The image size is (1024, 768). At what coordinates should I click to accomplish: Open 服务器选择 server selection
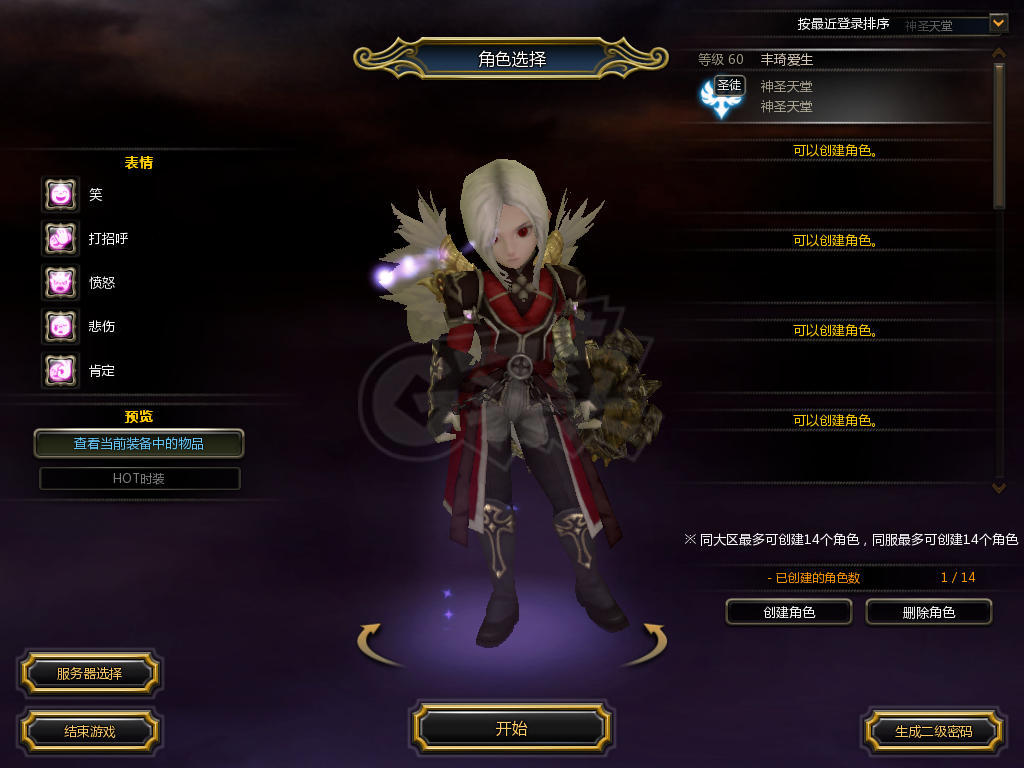[x=89, y=674]
